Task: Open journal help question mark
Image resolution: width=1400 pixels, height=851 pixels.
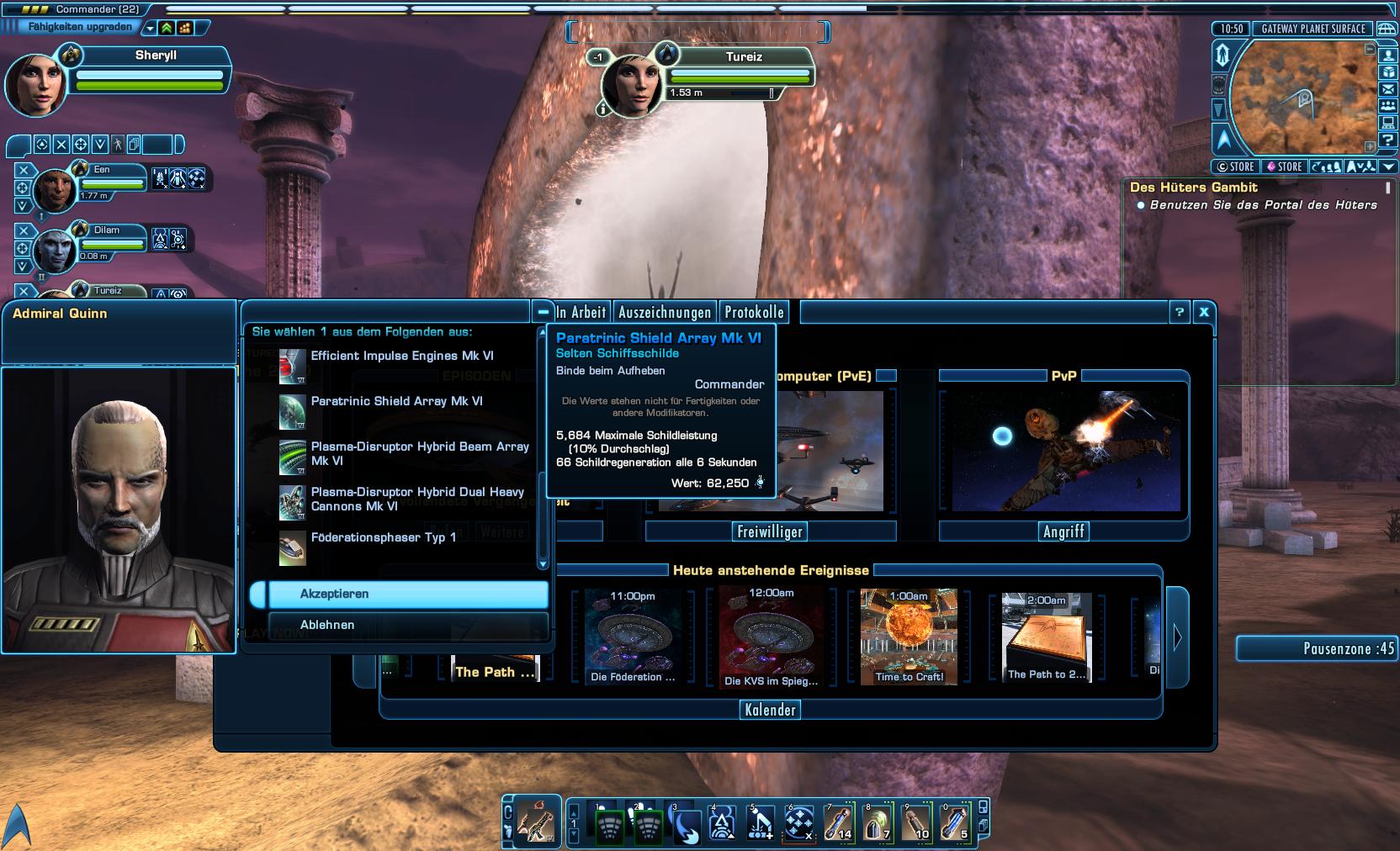Action: pyautogui.click(x=1180, y=312)
